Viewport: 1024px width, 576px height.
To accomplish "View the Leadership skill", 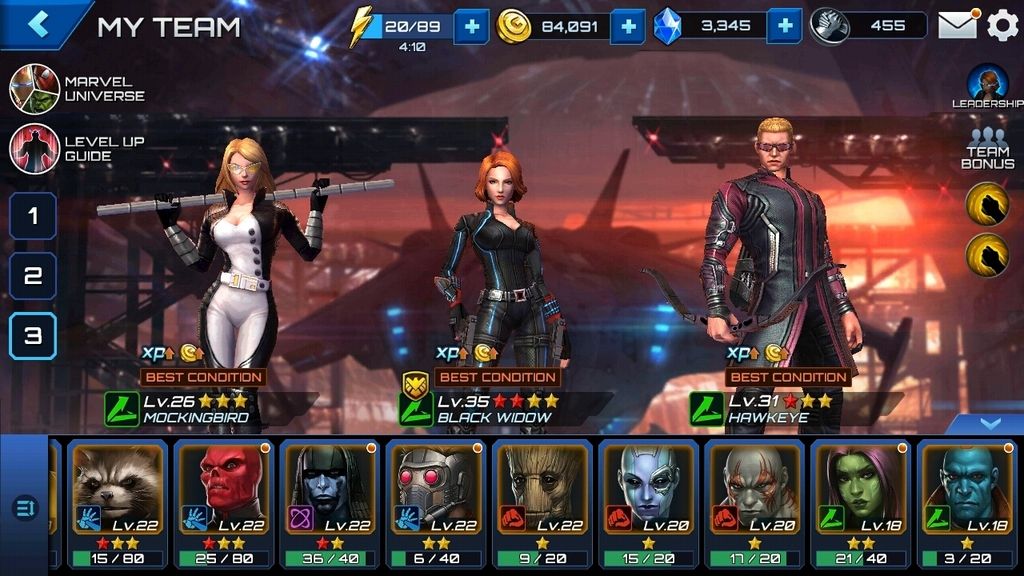I will coord(987,87).
